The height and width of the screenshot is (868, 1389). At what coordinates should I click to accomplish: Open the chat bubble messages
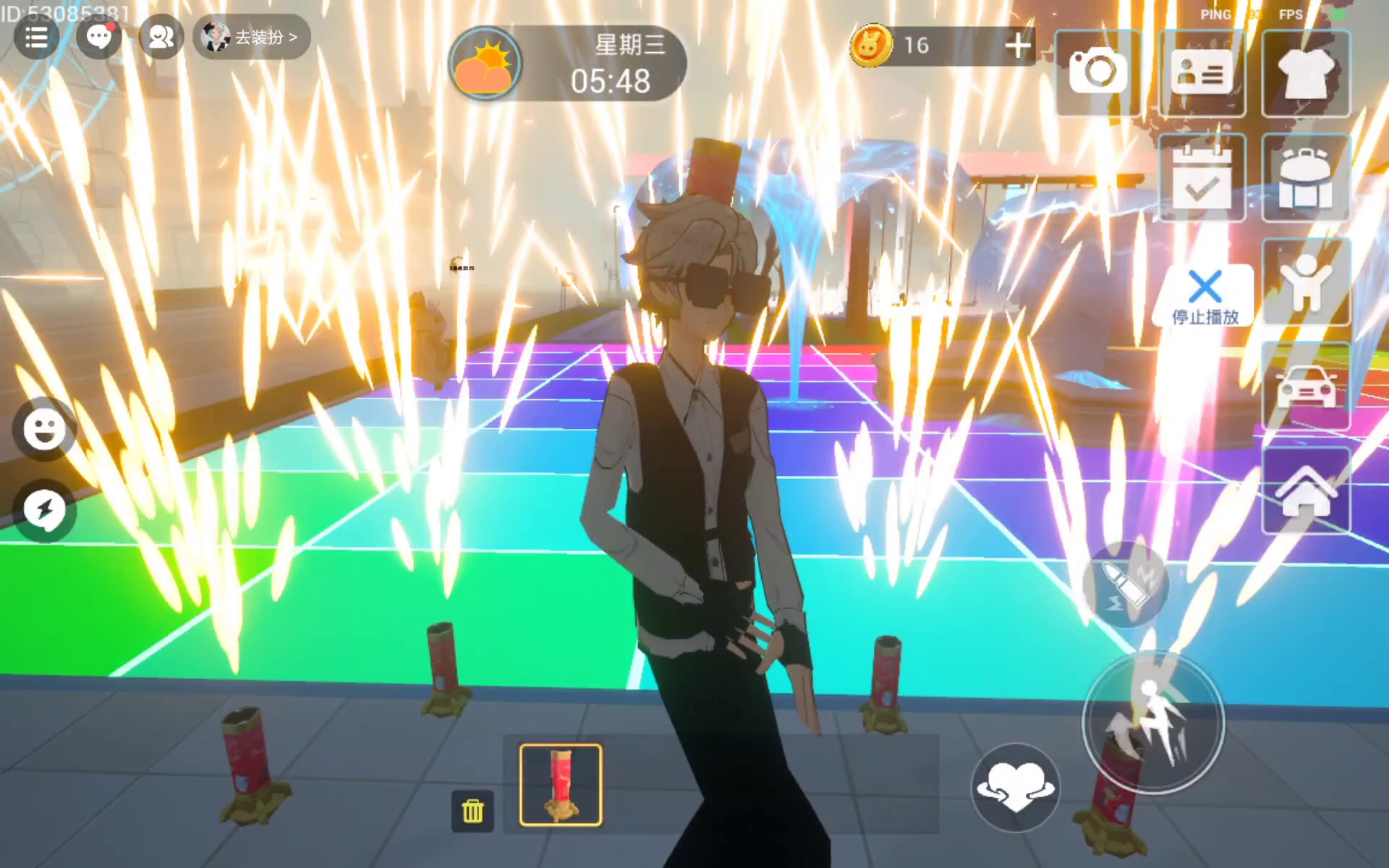99,37
